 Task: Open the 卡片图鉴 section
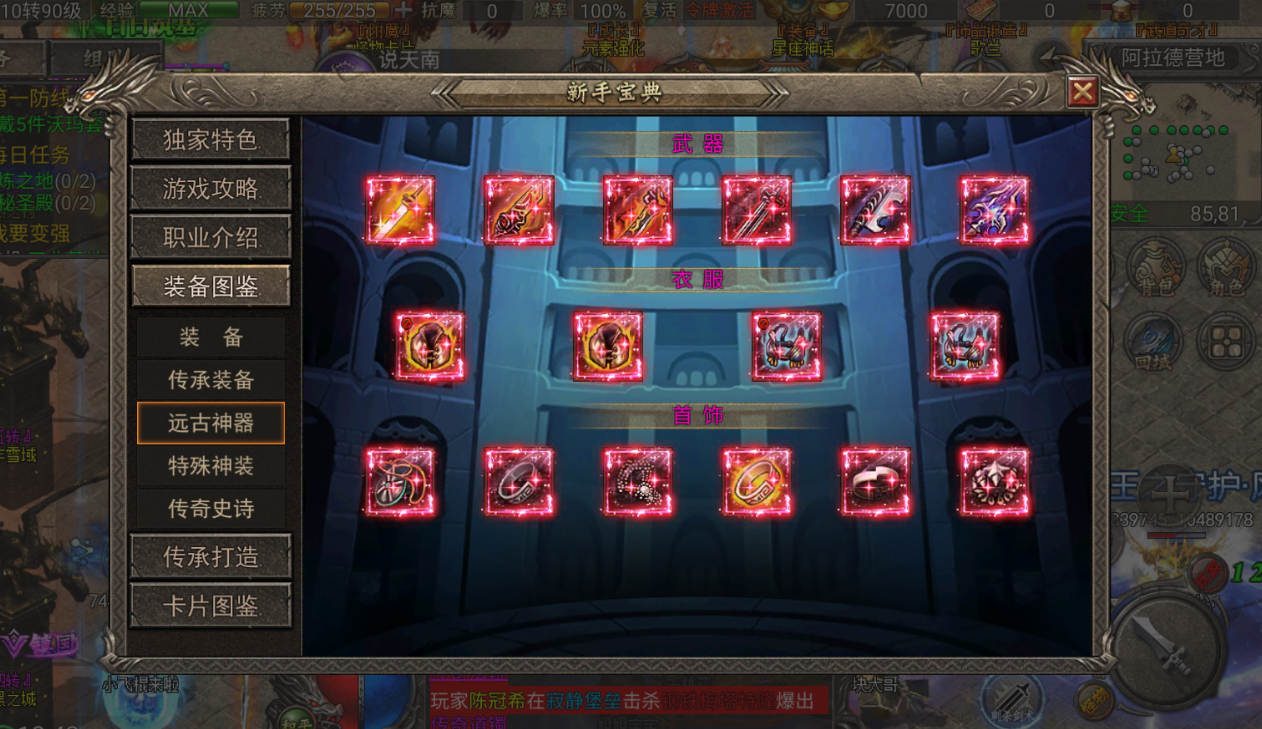[210, 606]
